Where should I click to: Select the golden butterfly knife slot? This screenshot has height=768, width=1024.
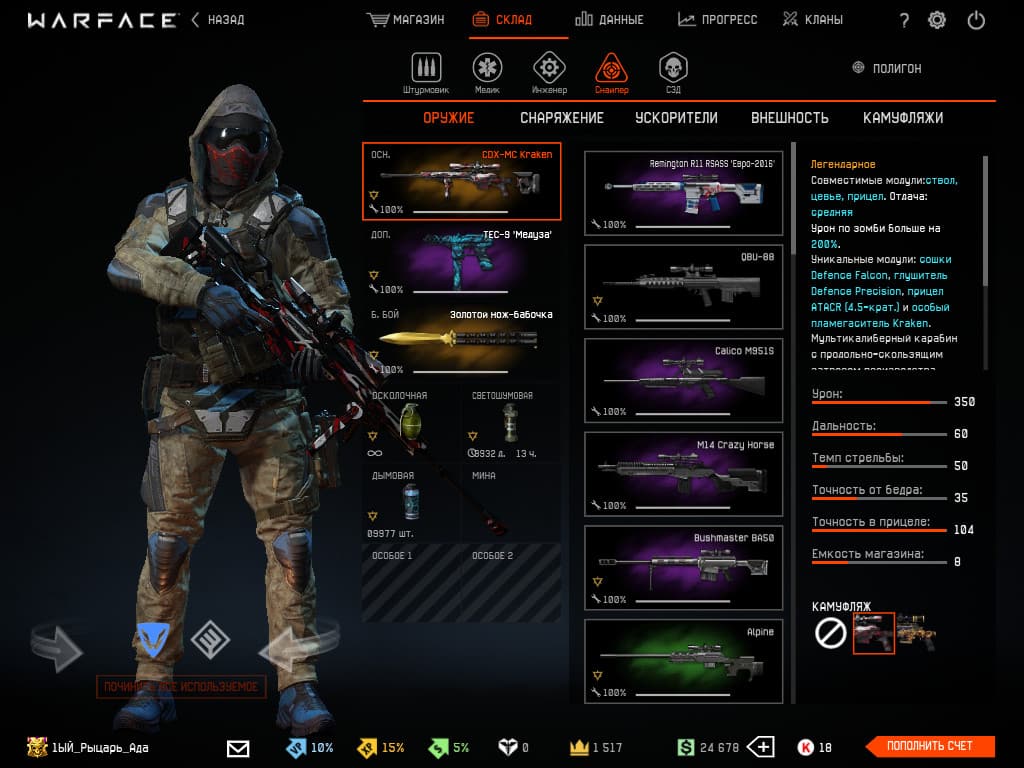point(461,341)
